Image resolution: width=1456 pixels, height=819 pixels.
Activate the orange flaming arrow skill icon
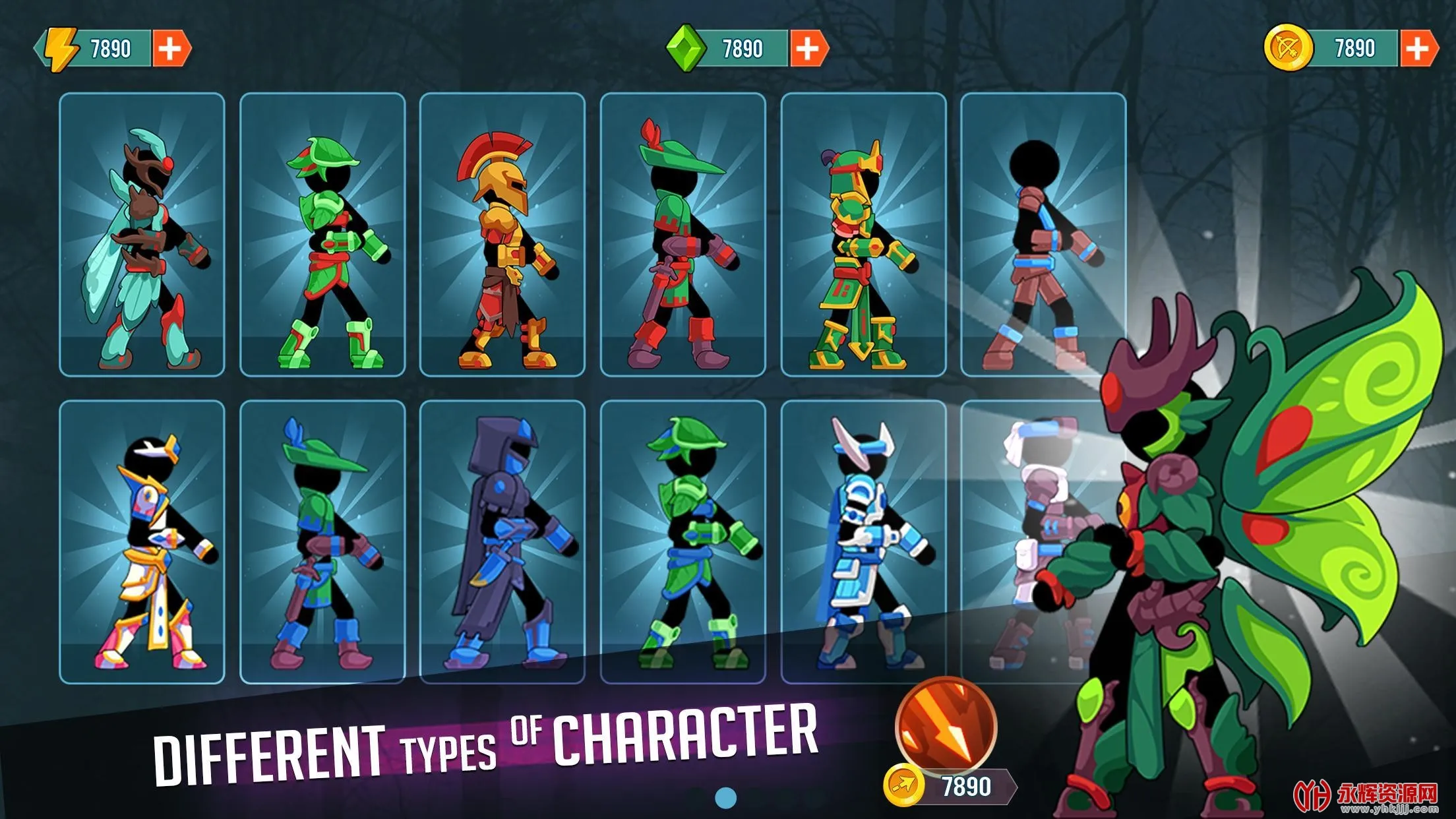[x=946, y=727]
